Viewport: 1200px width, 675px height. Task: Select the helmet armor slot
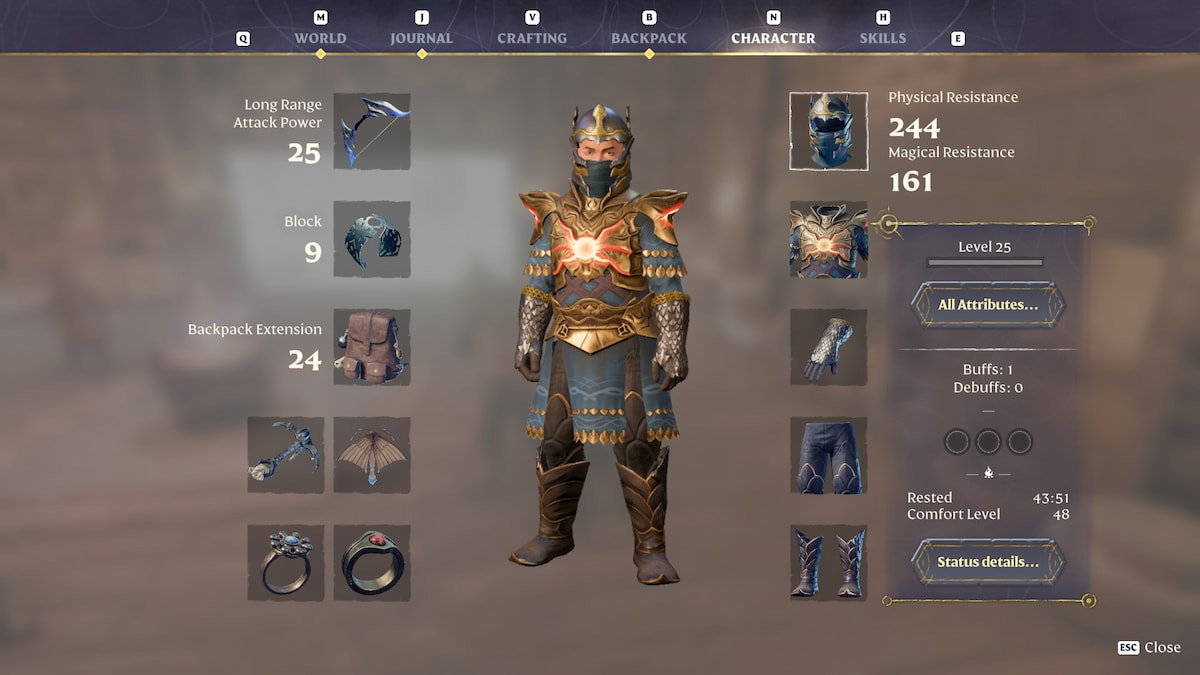828,131
